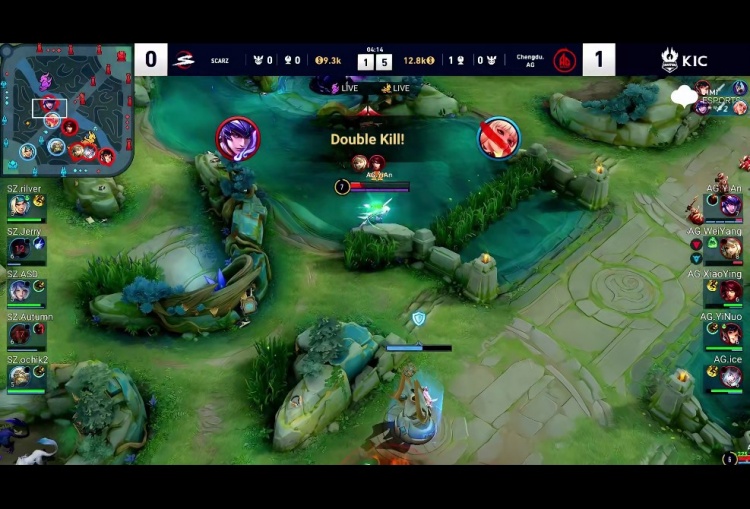Image resolution: width=750 pixels, height=509 pixels.
Task: Select SZ.Autumn's hero portrait
Action: pyautogui.click(x=19, y=333)
